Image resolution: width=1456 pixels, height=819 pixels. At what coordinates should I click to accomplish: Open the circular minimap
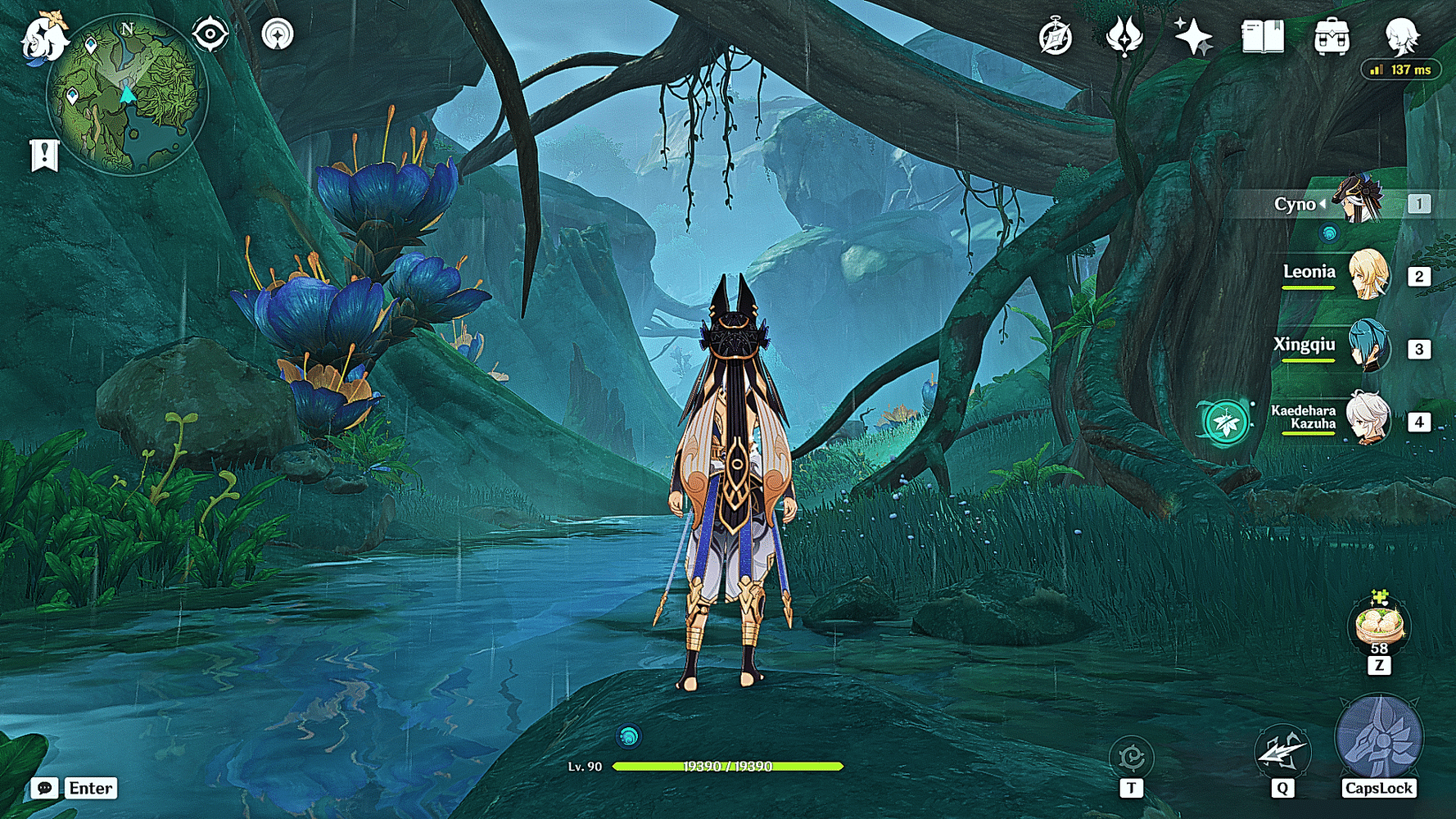[128, 95]
